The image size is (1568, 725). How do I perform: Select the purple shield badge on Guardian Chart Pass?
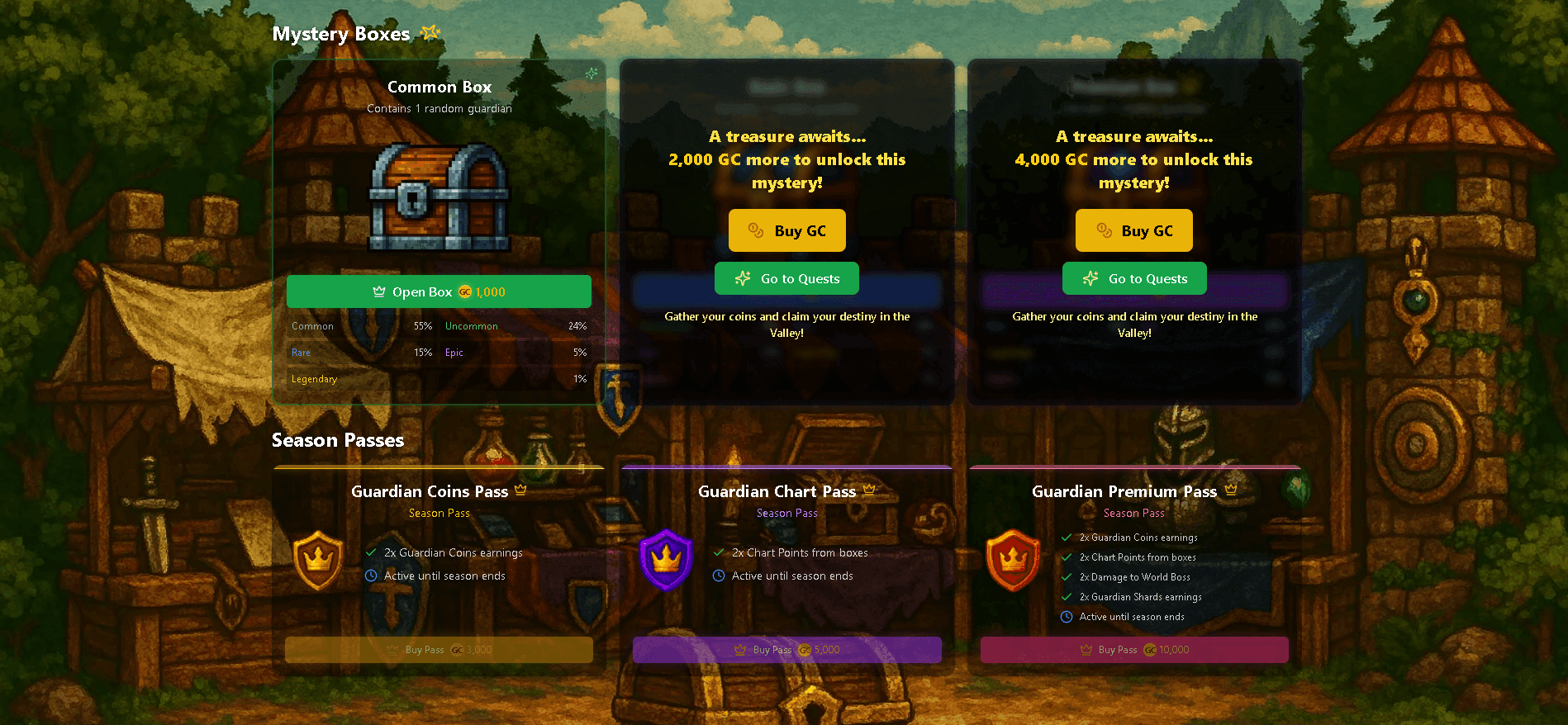coord(667,560)
